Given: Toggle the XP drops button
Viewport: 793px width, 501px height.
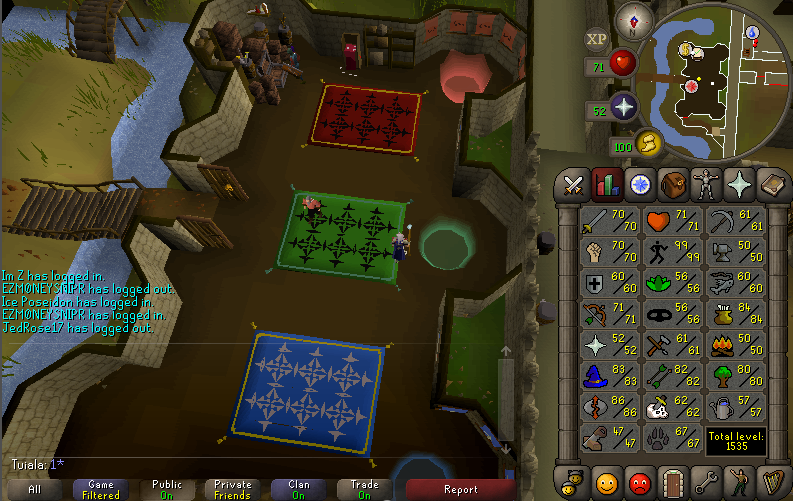Looking at the screenshot, I should (x=597, y=39).
